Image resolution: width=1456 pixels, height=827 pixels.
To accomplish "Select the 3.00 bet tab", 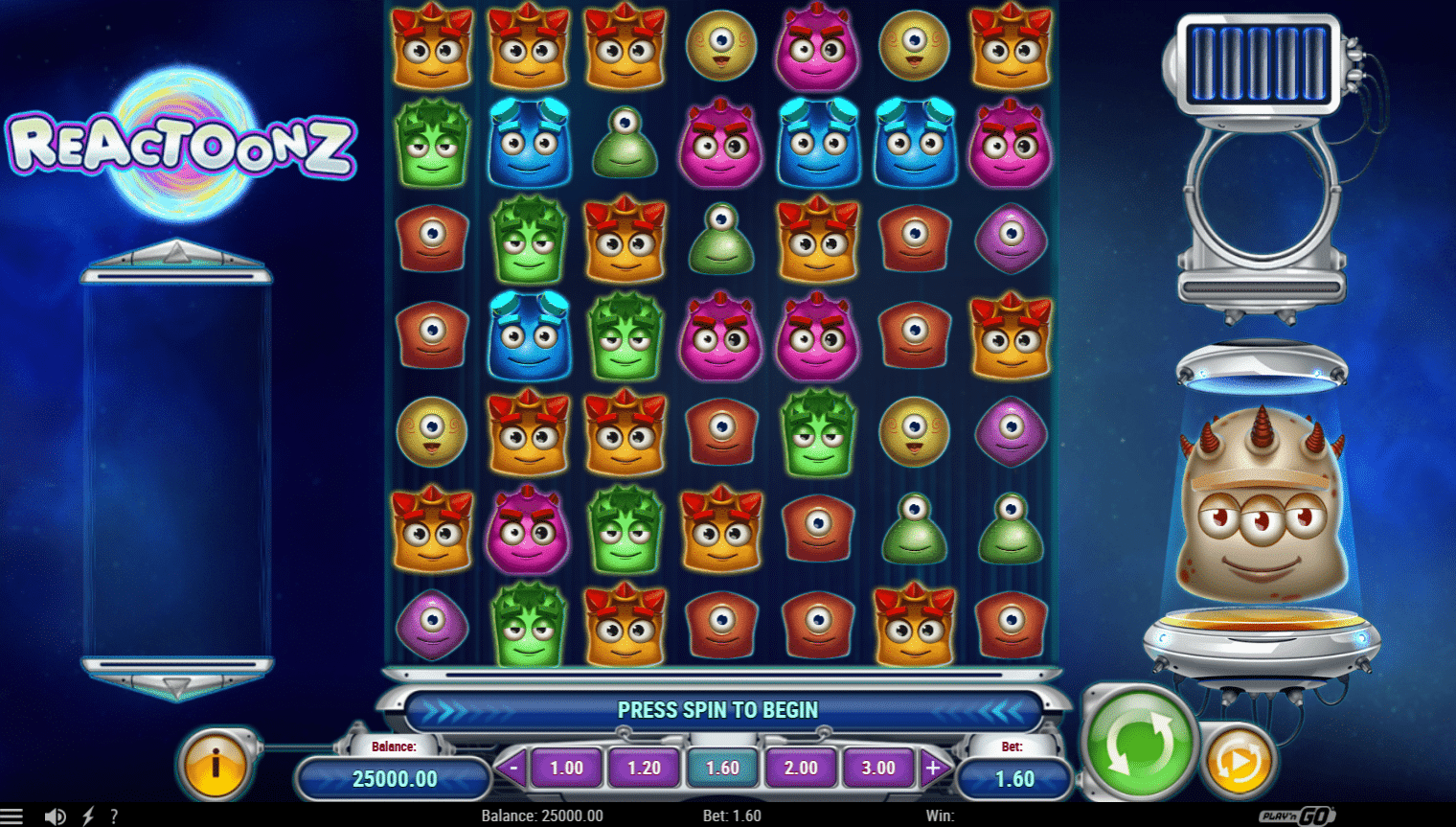I will pyautogui.click(x=878, y=768).
